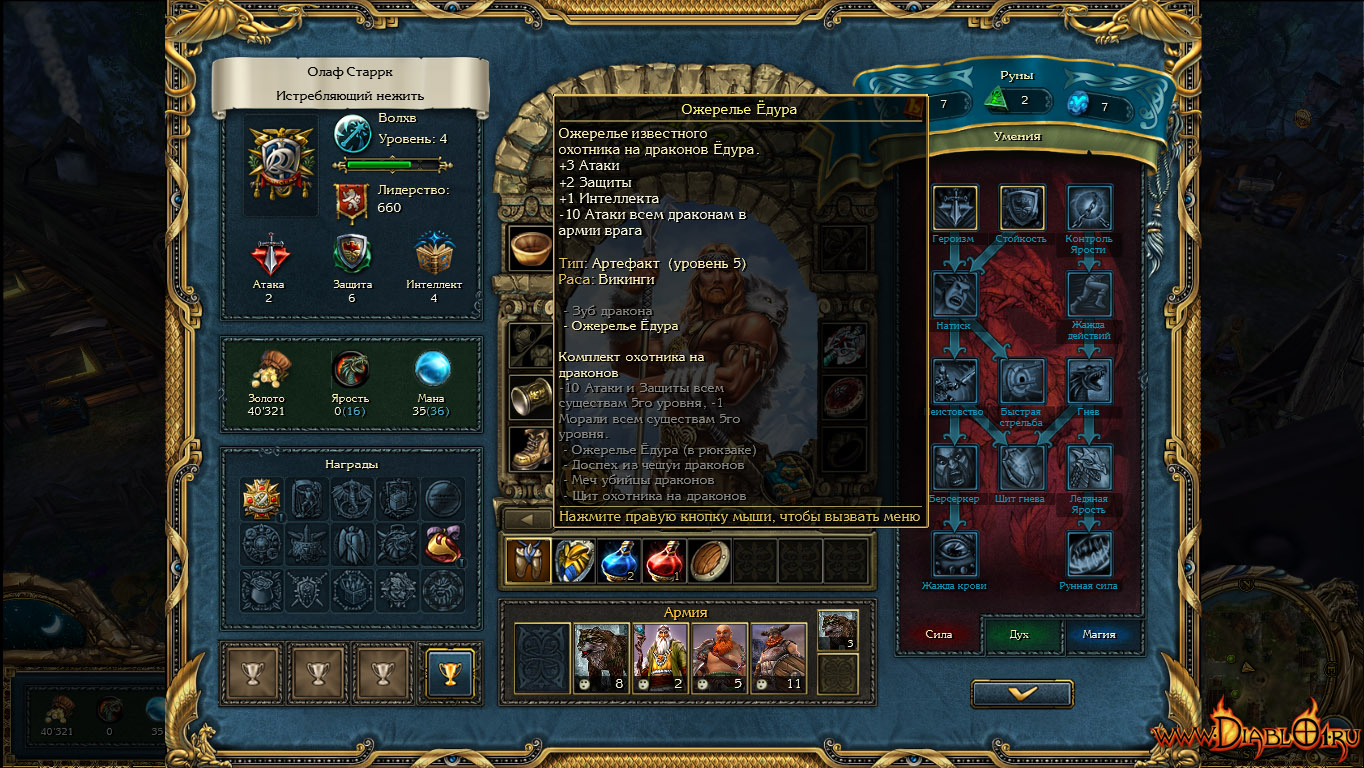
Task: Select the Героизм skill icon
Action: click(x=955, y=208)
